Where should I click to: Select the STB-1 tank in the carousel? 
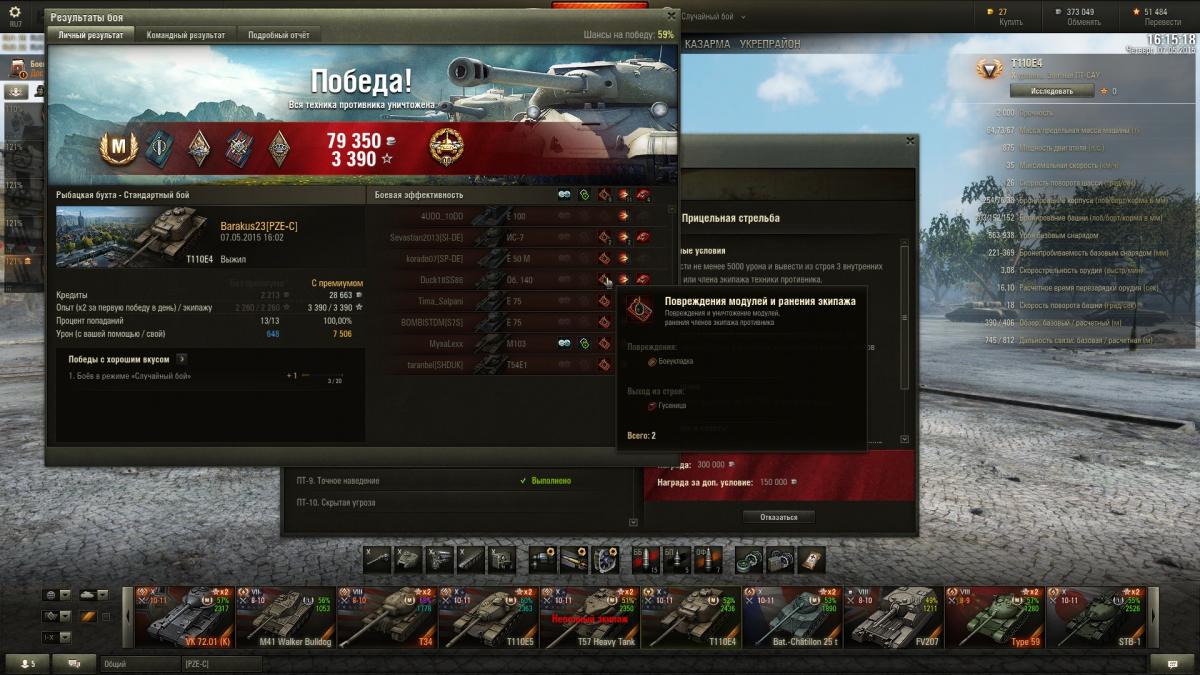pyautogui.click(x=1096, y=616)
